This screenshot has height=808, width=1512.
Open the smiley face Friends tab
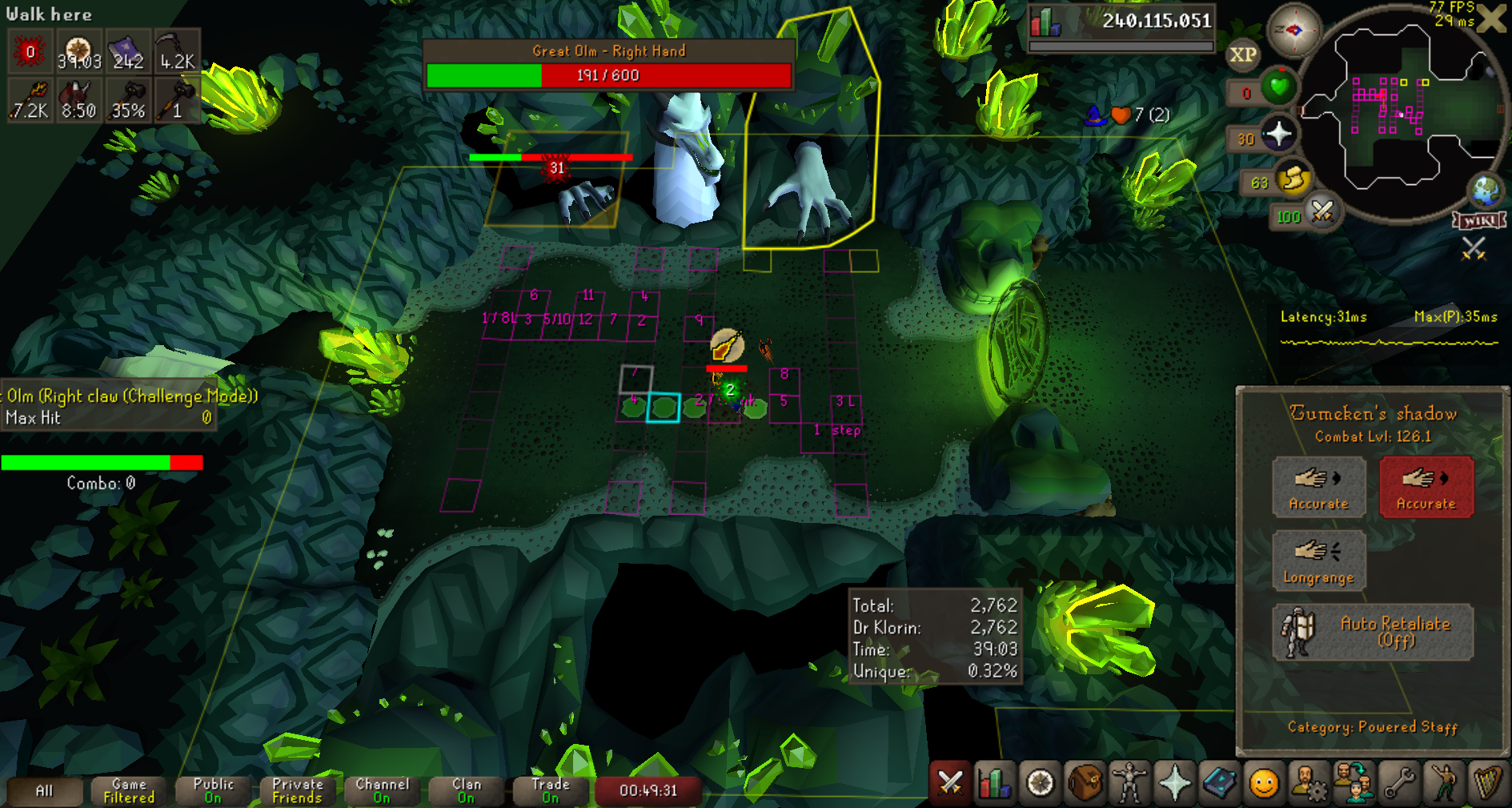click(x=1264, y=783)
